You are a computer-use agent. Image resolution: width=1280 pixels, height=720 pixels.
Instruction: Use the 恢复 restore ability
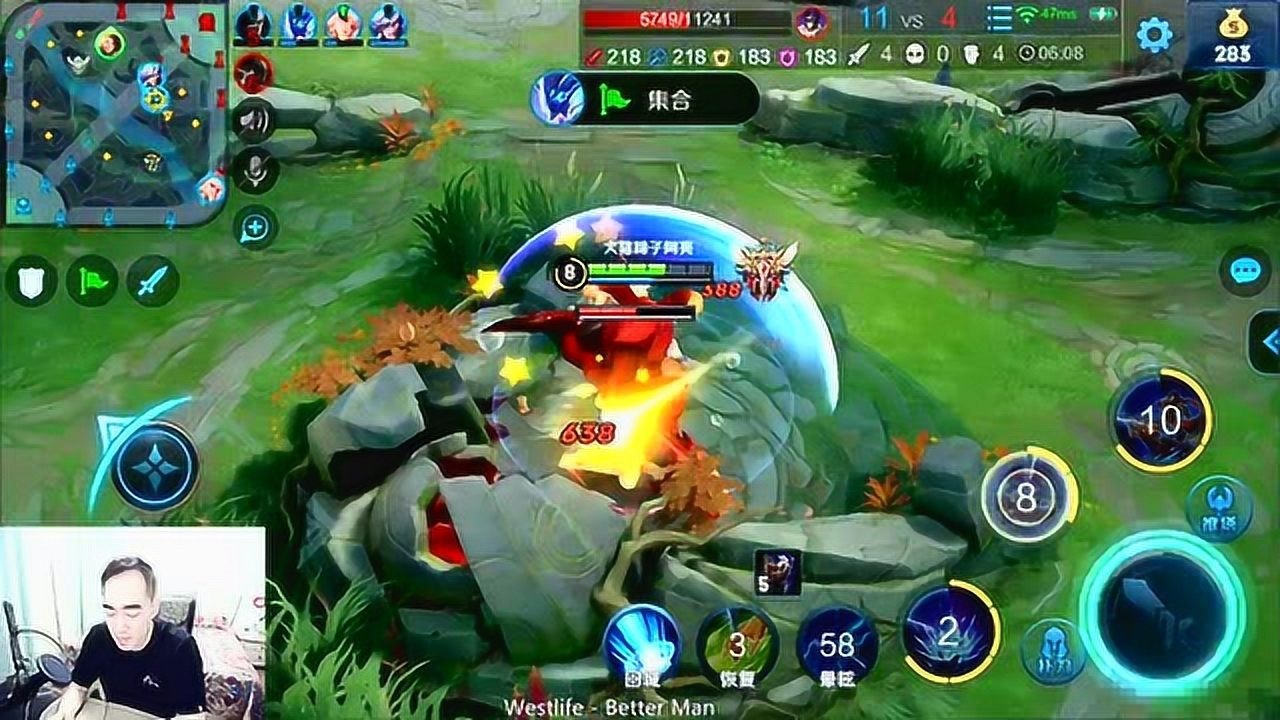click(737, 645)
